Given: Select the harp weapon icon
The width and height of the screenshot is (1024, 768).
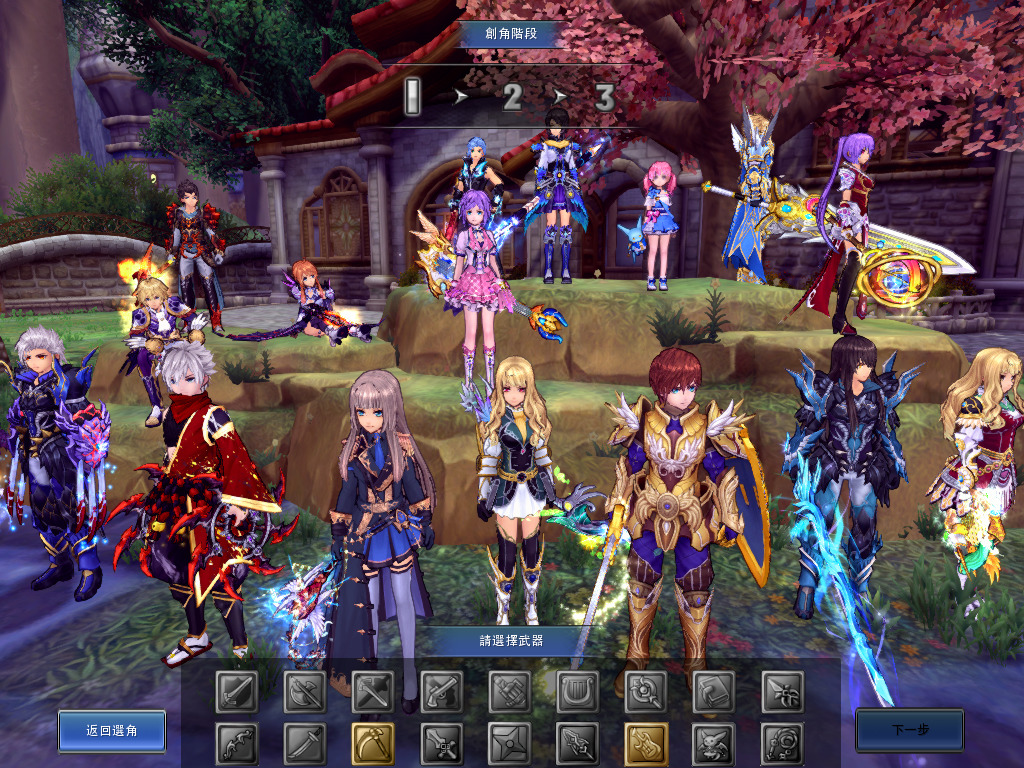Looking at the screenshot, I should click(x=577, y=691).
